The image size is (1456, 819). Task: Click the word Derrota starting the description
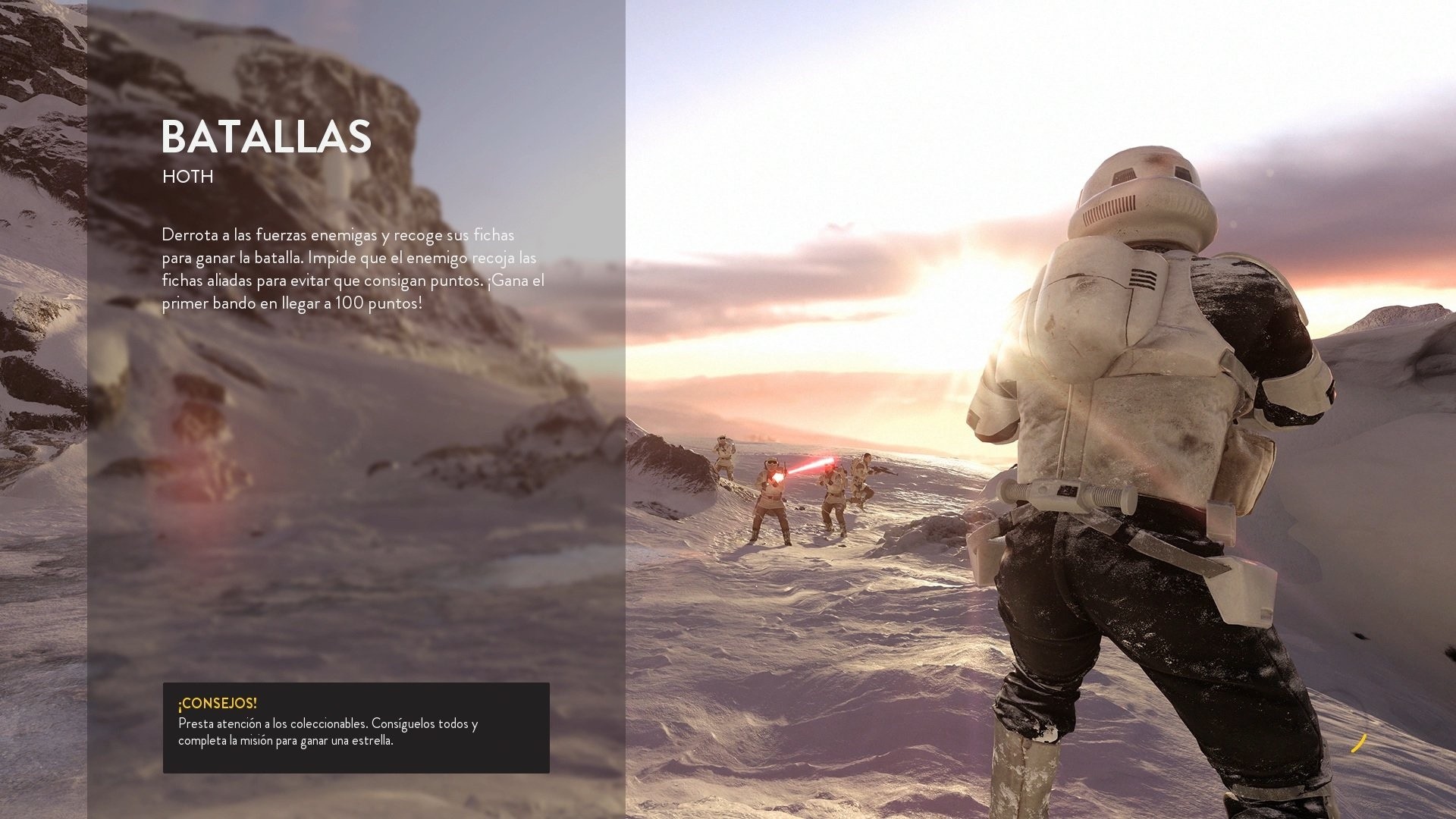pyautogui.click(x=188, y=235)
